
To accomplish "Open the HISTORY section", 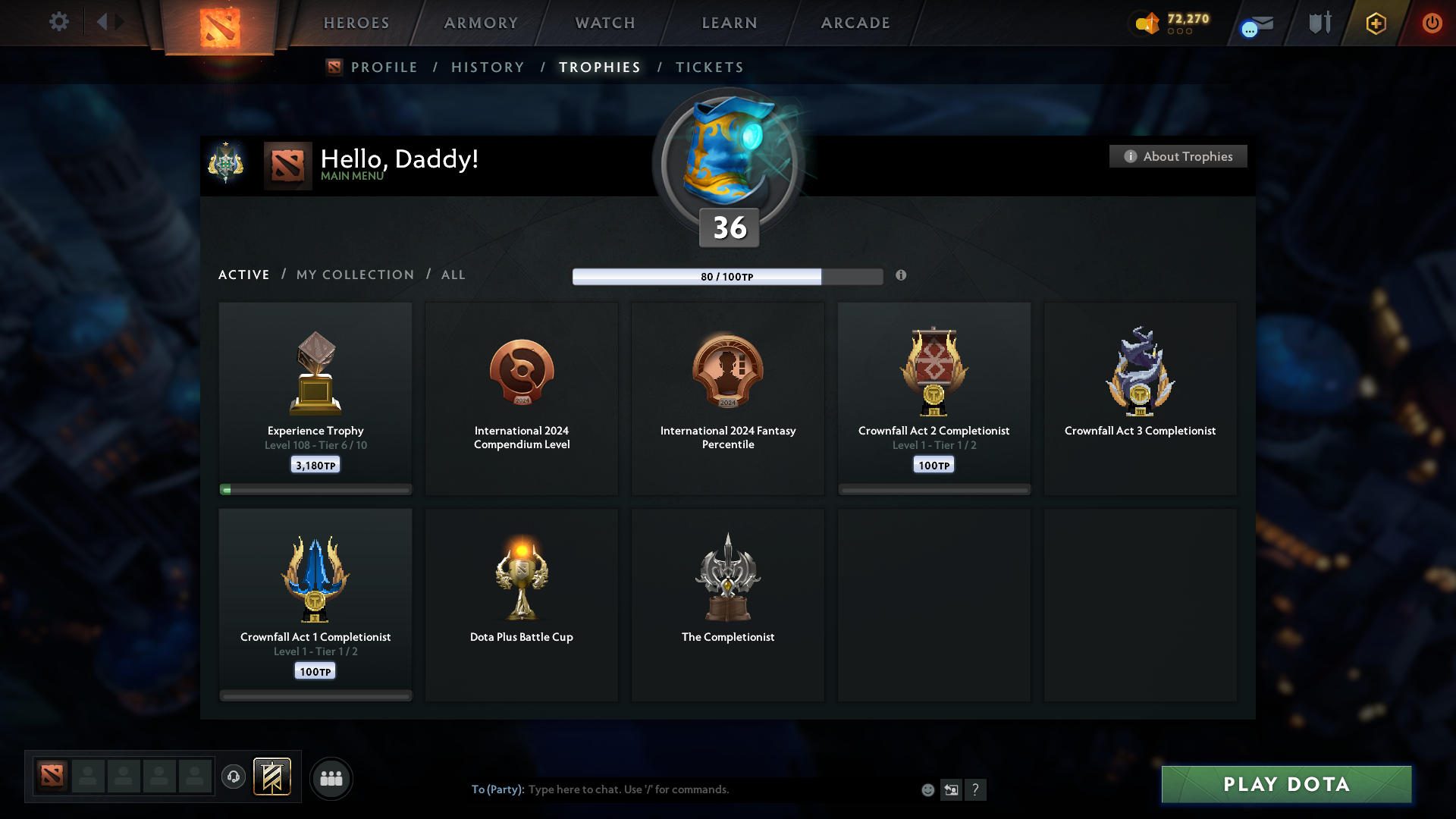I will pyautogui.click(x=488, y=67).
